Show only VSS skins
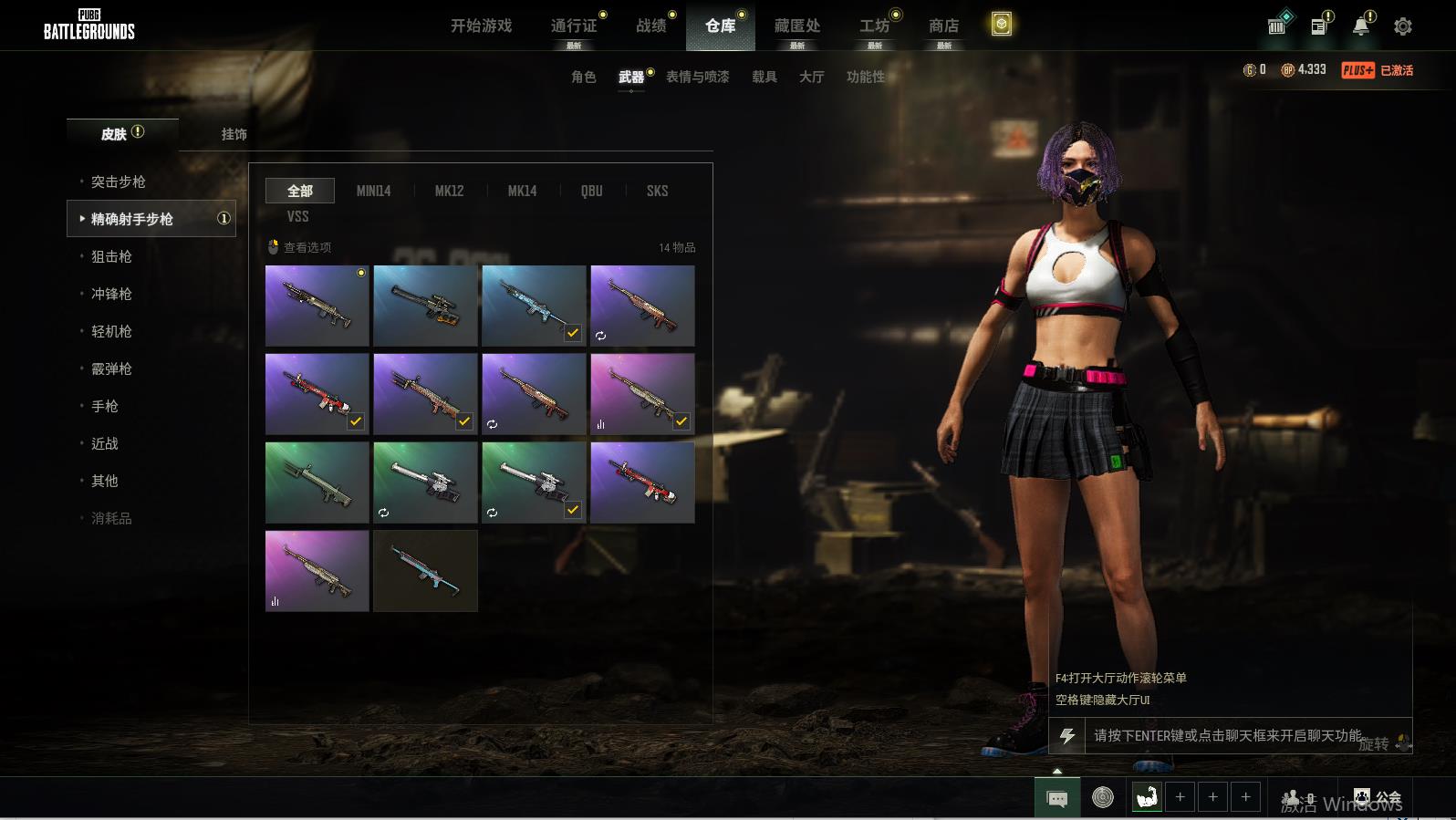This screenshot has height=820, width=1456. click(297, 216)
